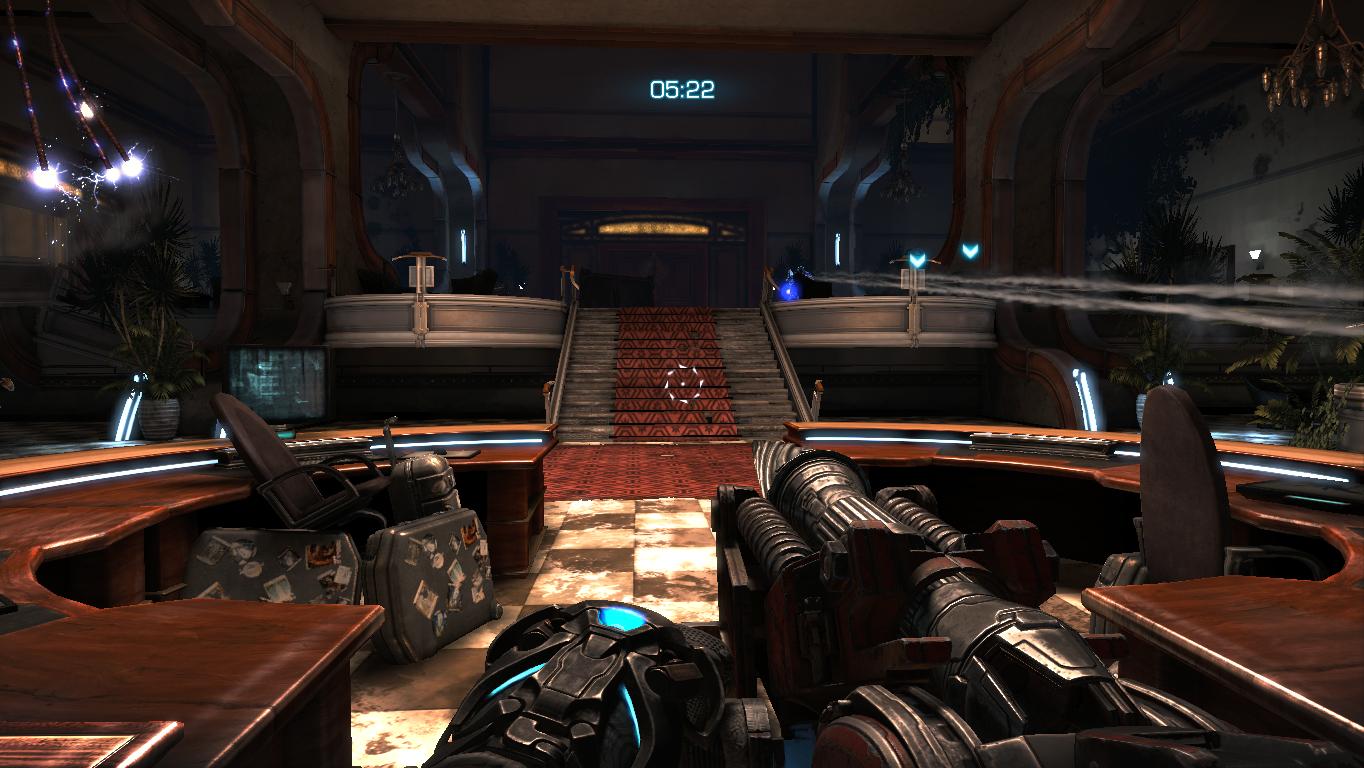Image resolution: width=1364 pixels, height=768 pixels.
Task: Select the left glowing chevron pickup marker
Action: coord(915,255)
